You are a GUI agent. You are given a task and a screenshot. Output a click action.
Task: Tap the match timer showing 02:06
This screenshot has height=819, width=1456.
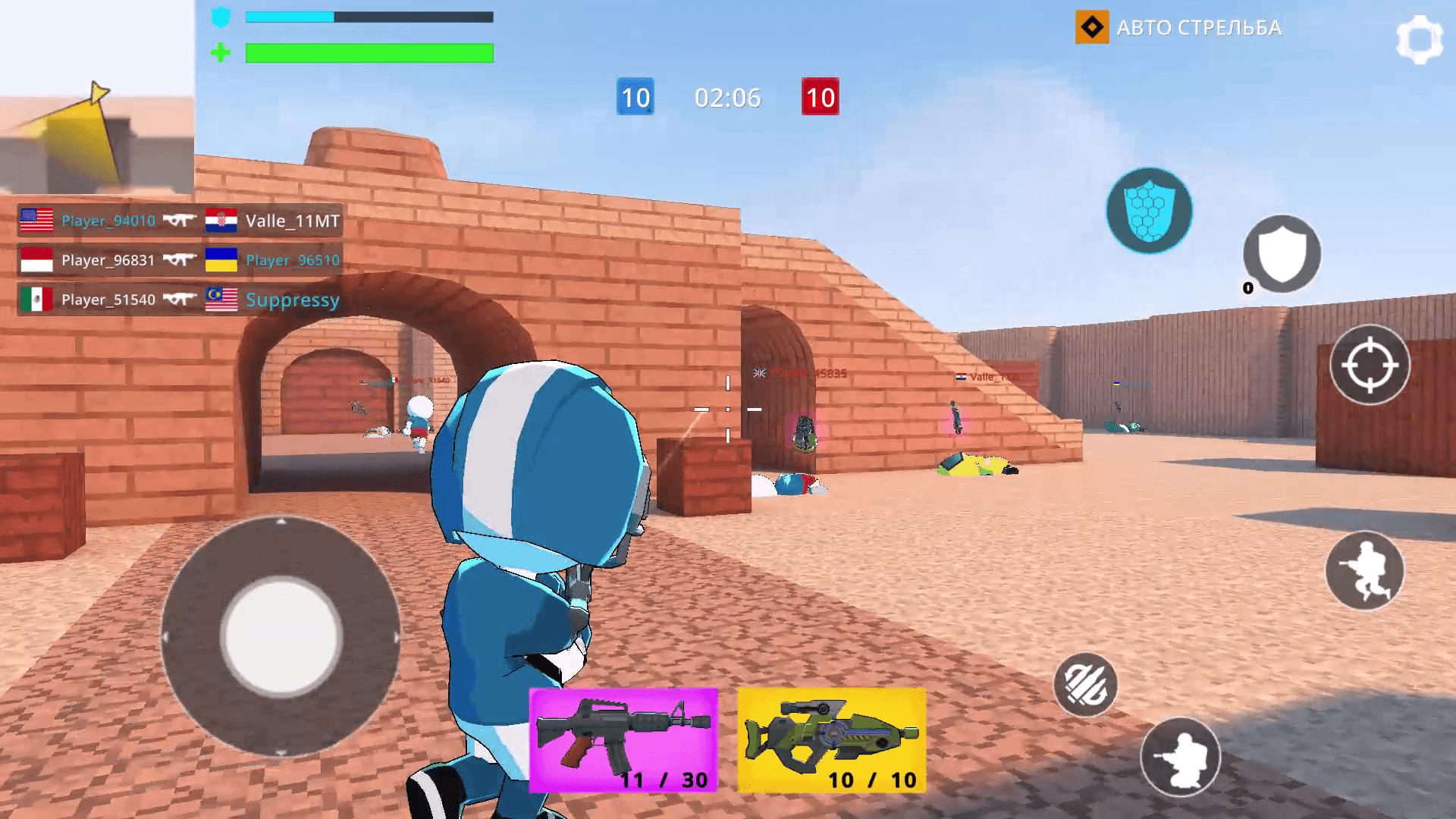[x=727, y=98]
